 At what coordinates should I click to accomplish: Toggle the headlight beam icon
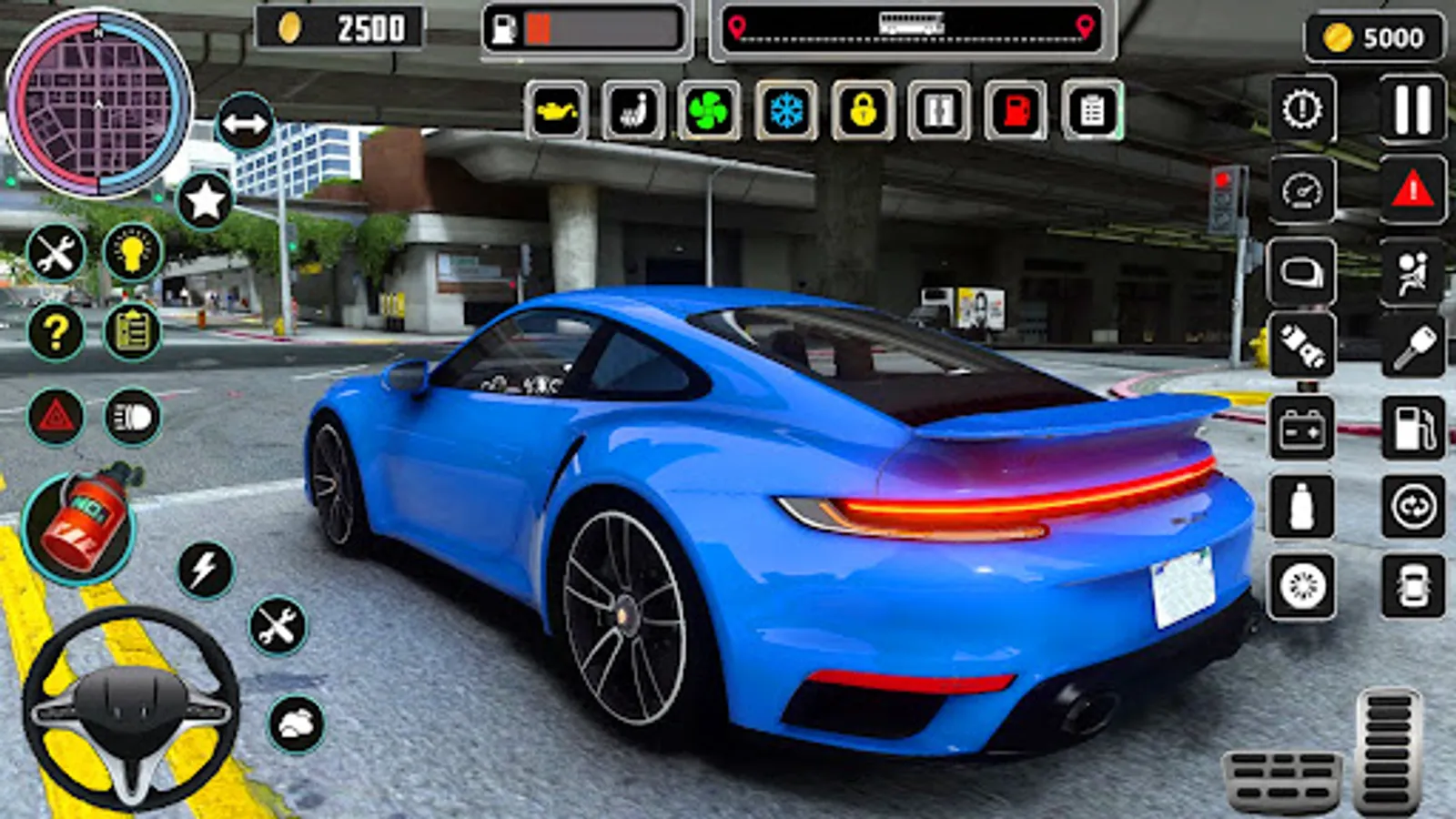tap(133, 418)
